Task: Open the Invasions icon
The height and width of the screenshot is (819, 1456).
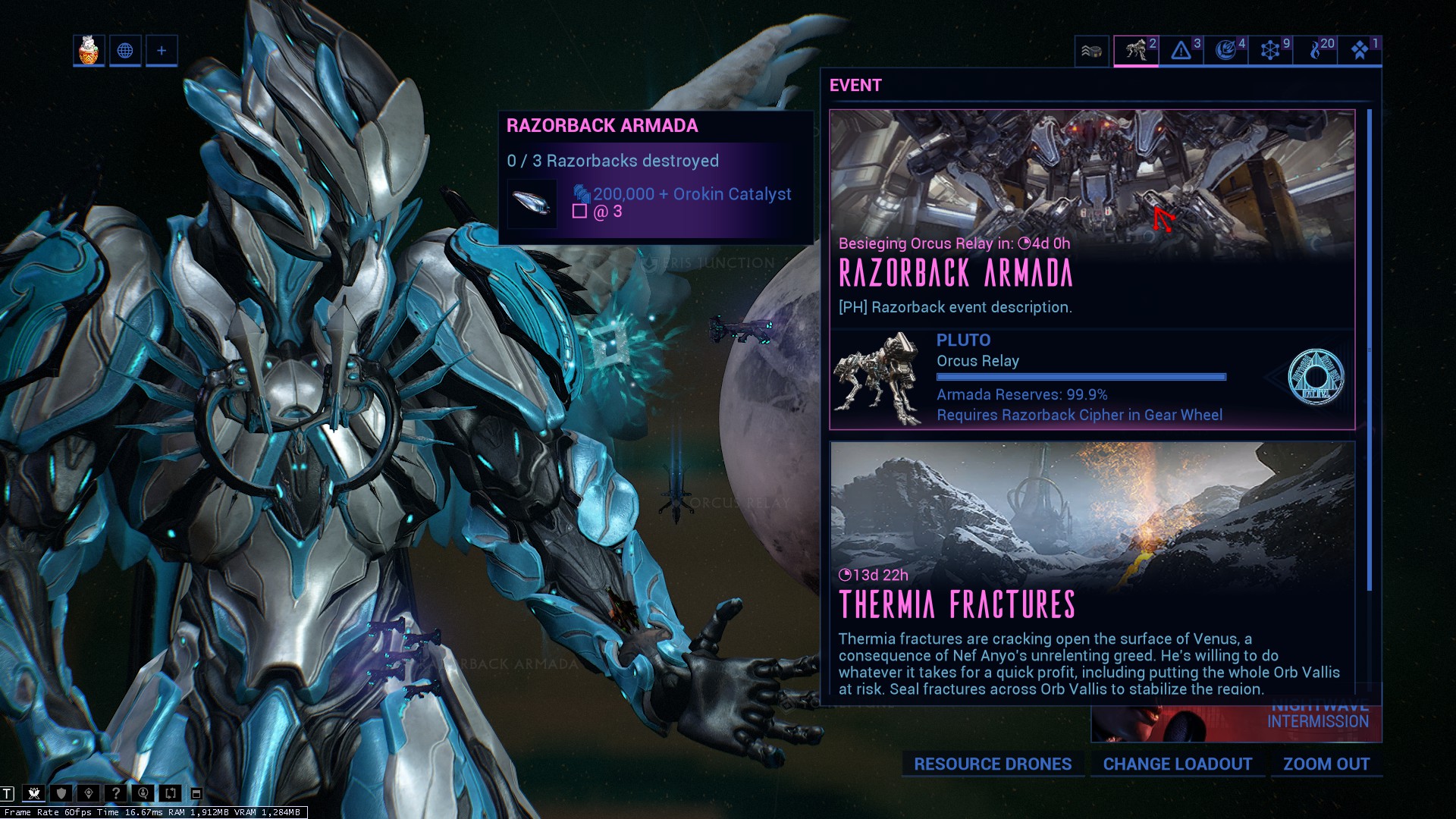Action: [1225, 51]
